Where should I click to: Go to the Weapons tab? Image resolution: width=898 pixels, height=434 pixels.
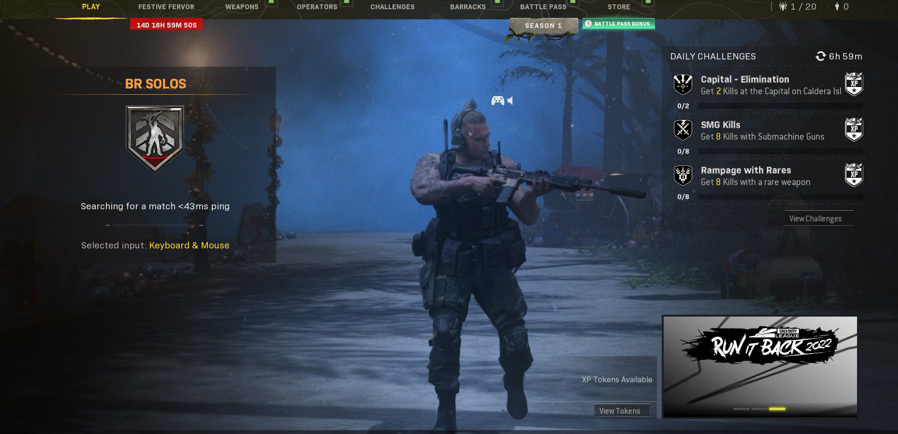click(x=242, y=7)
